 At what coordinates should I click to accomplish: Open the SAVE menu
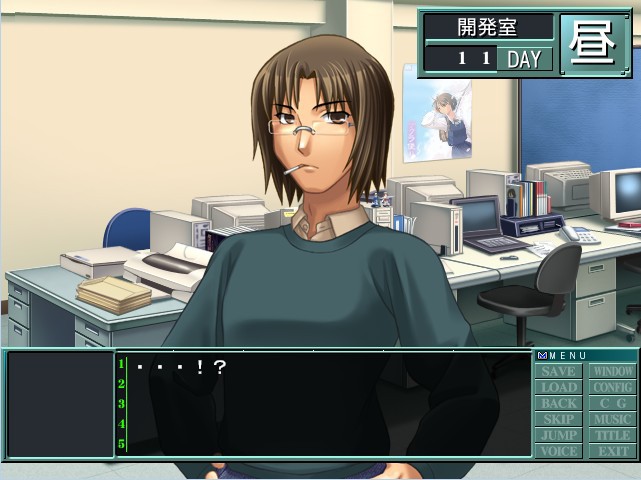pos(560,371)
